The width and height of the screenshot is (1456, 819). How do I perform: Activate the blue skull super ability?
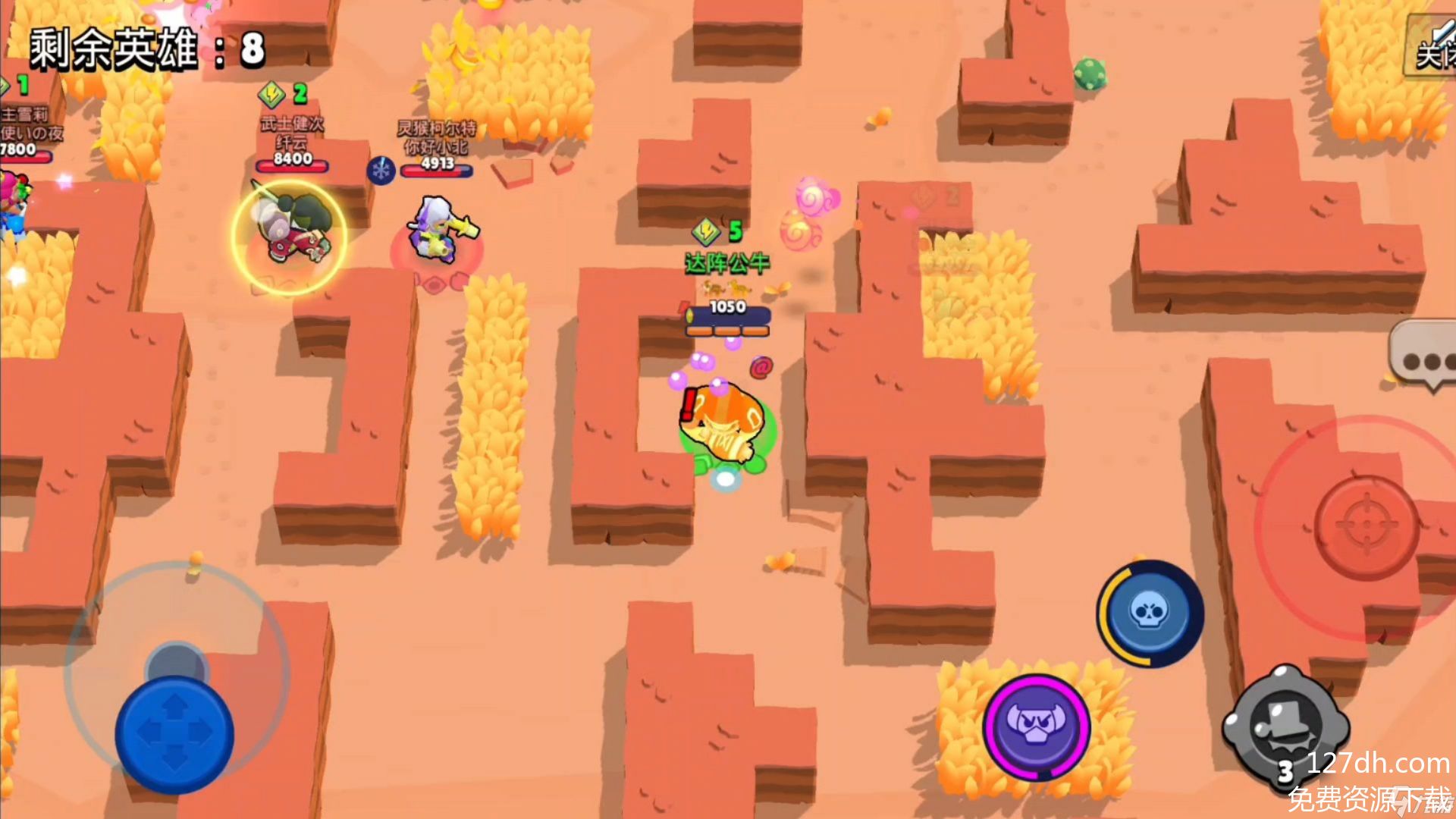(1150, 613)
